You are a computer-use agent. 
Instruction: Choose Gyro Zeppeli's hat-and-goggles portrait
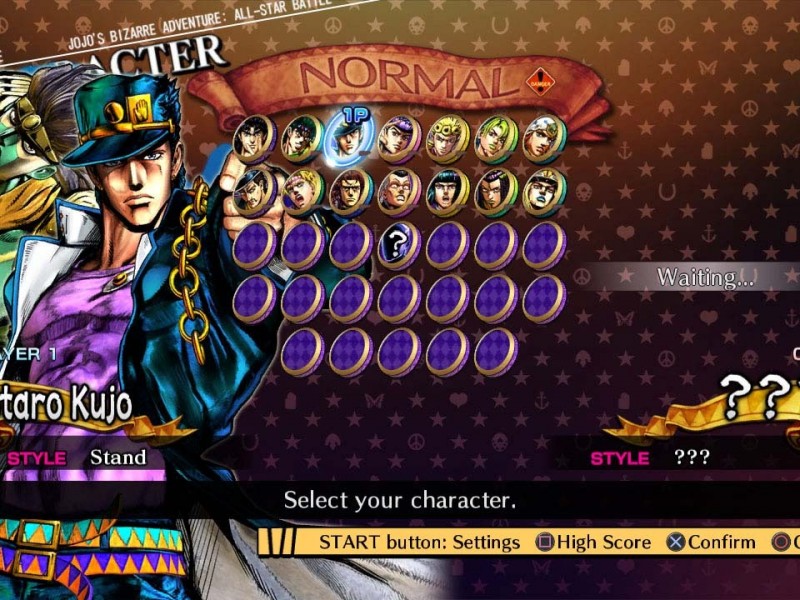tap(543, 192)
